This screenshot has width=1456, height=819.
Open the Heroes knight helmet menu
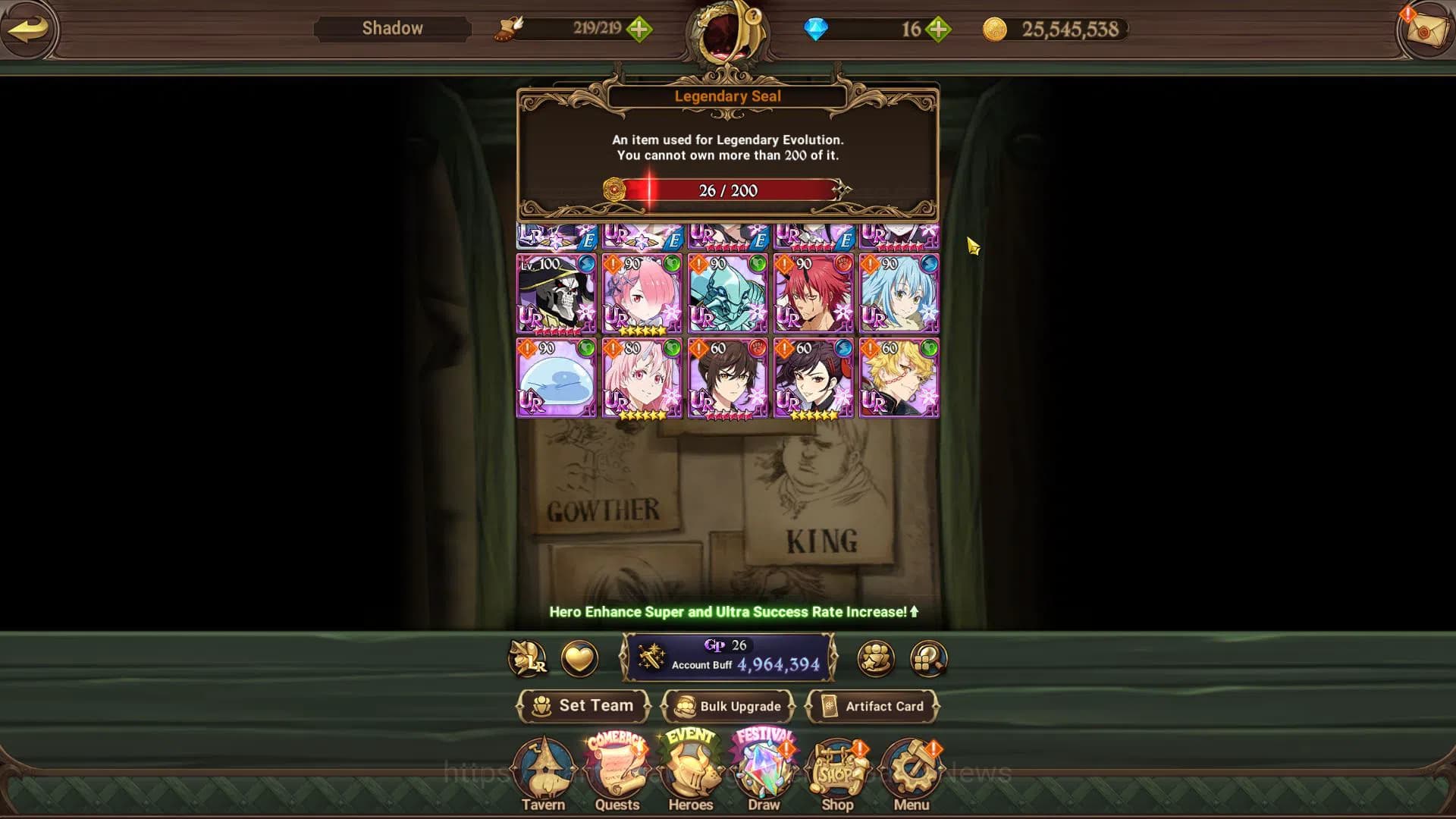pyautogui.click(x=690, y=768)
